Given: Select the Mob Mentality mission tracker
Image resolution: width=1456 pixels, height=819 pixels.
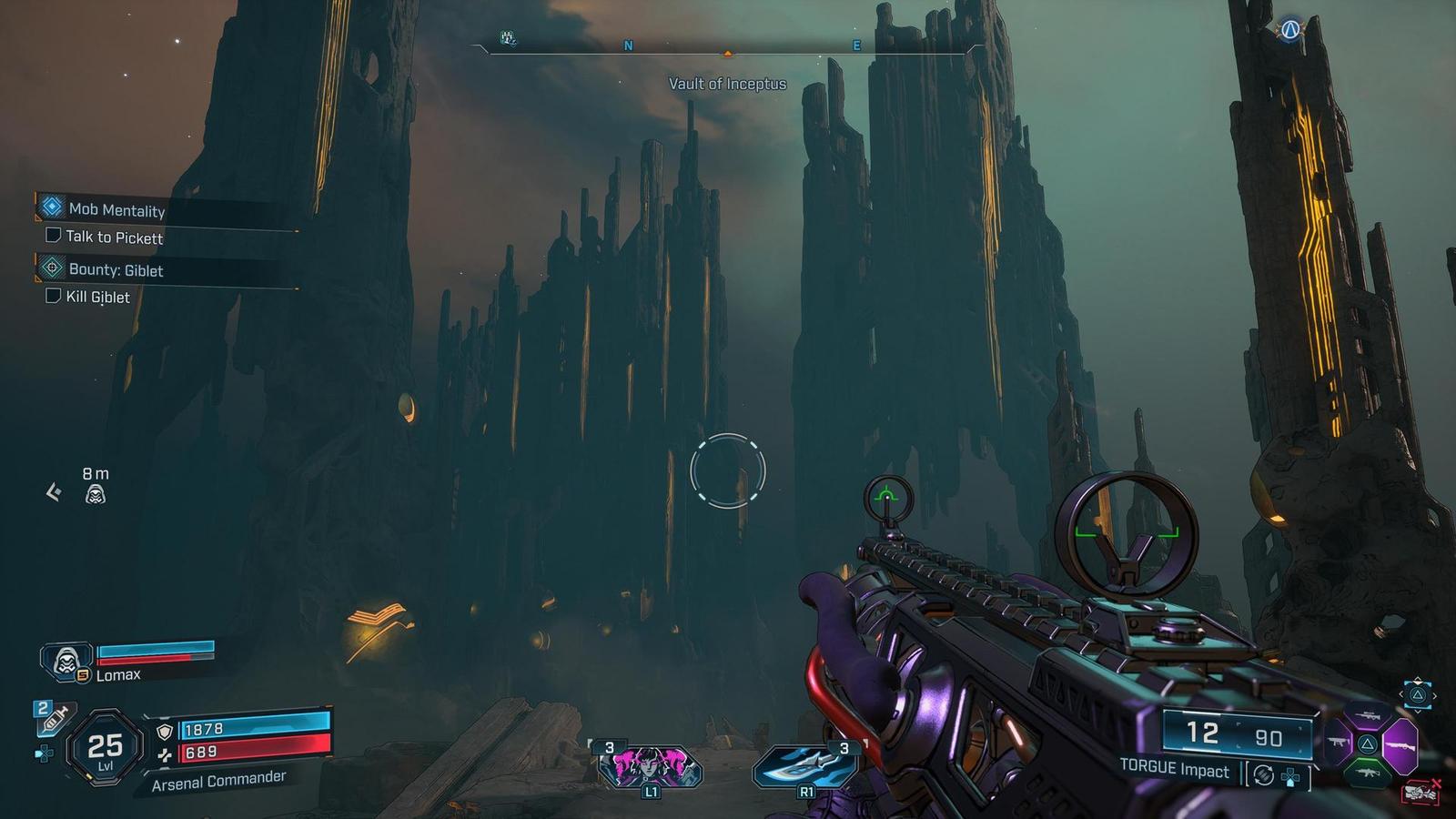Looking at the screenshot, I should pyautogui.click(x=116, y=209).
